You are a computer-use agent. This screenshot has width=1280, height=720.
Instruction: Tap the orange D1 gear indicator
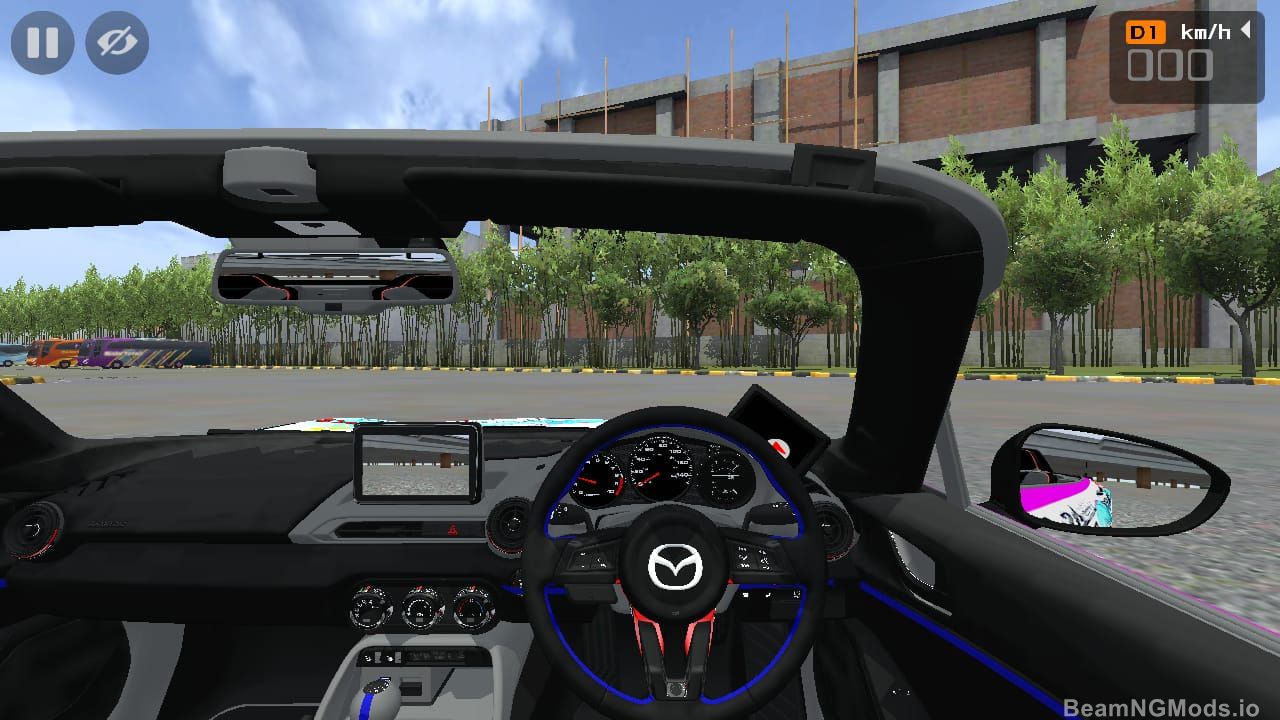coord(1145,33)
